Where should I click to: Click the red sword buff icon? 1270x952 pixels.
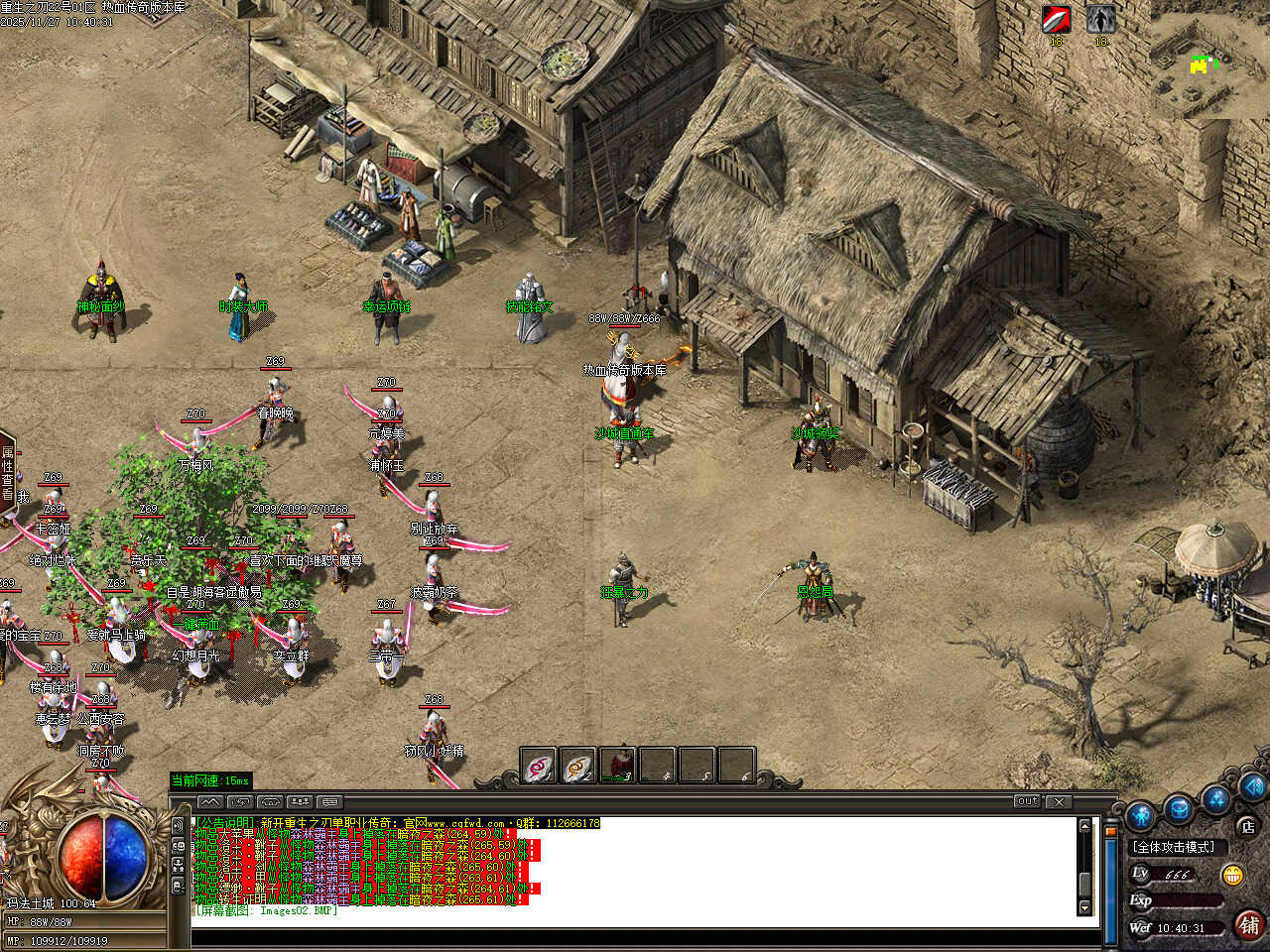[1056, 20]
